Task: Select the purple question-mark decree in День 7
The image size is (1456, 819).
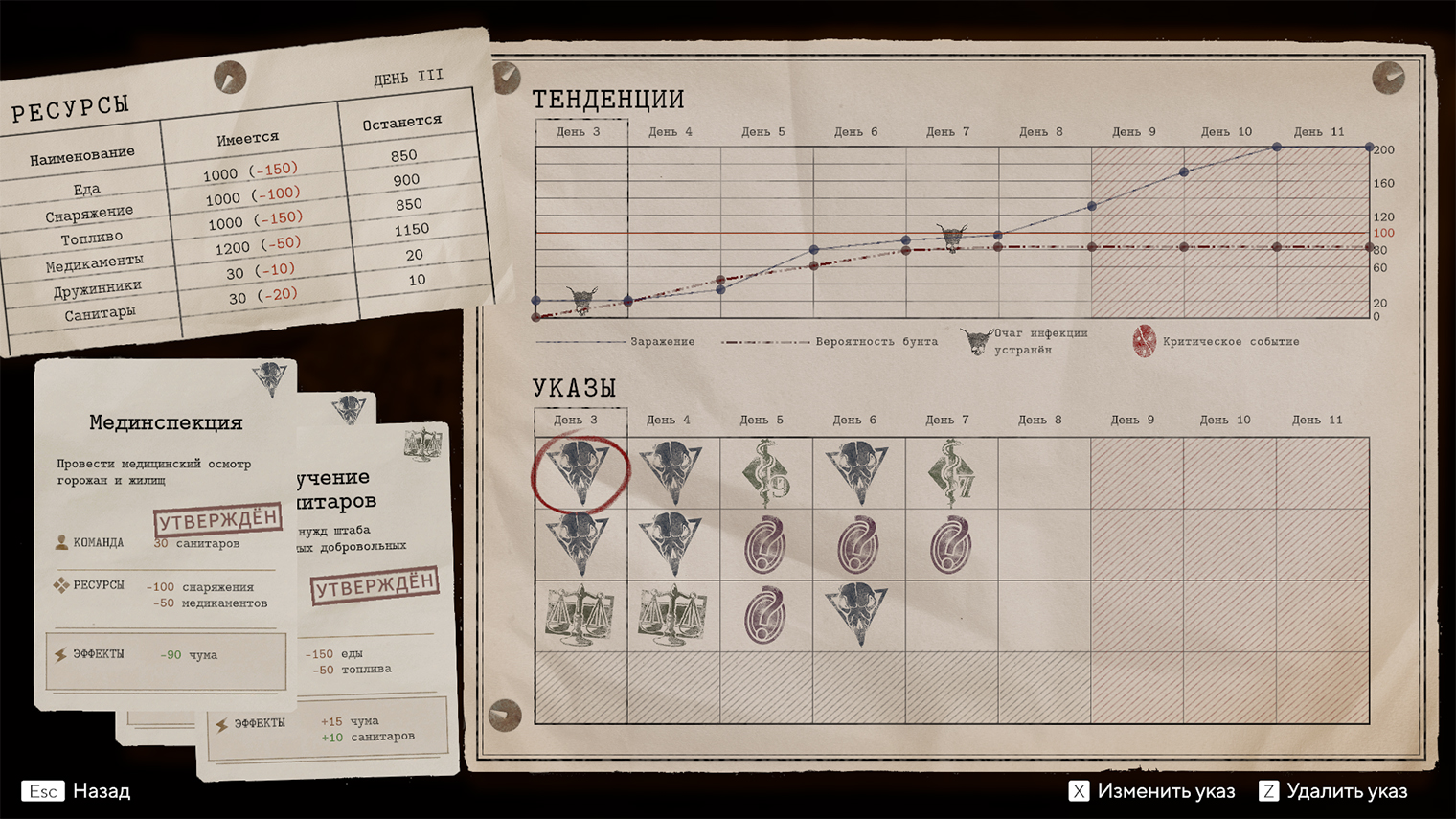Action: (950, 545)
